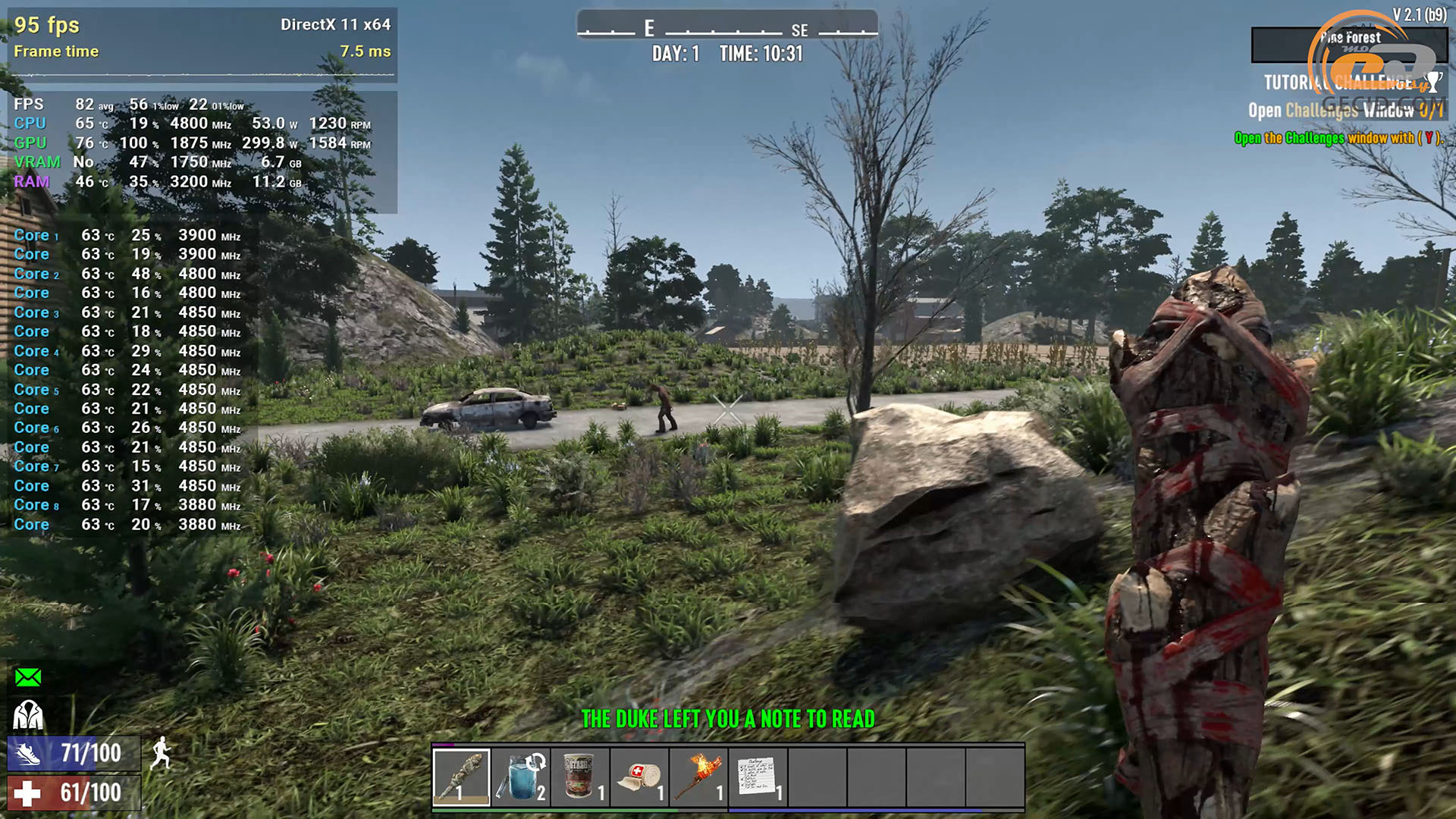Choose the water jar hotbar slot
Viewport: 1456px width, 819px height.
521,776
